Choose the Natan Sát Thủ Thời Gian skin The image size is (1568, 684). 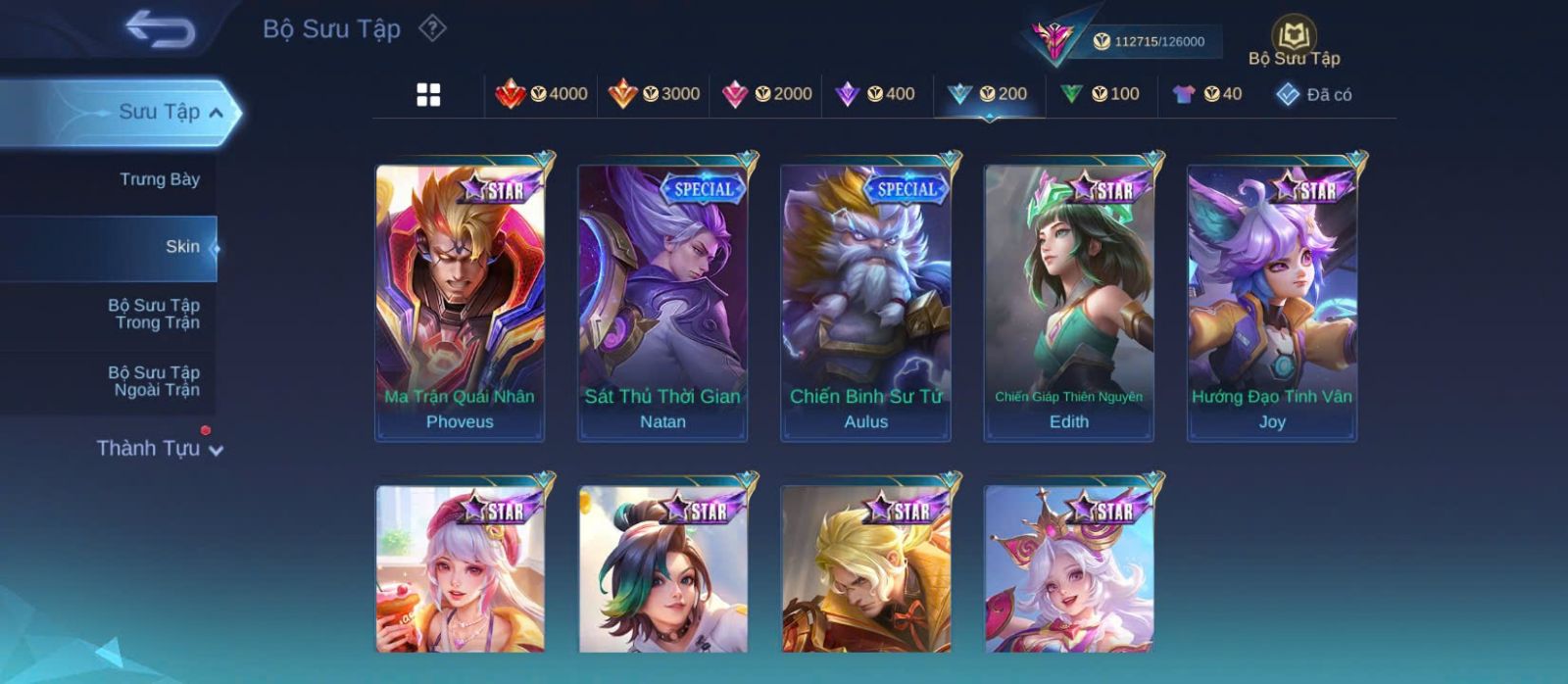[x=662, y=302]
